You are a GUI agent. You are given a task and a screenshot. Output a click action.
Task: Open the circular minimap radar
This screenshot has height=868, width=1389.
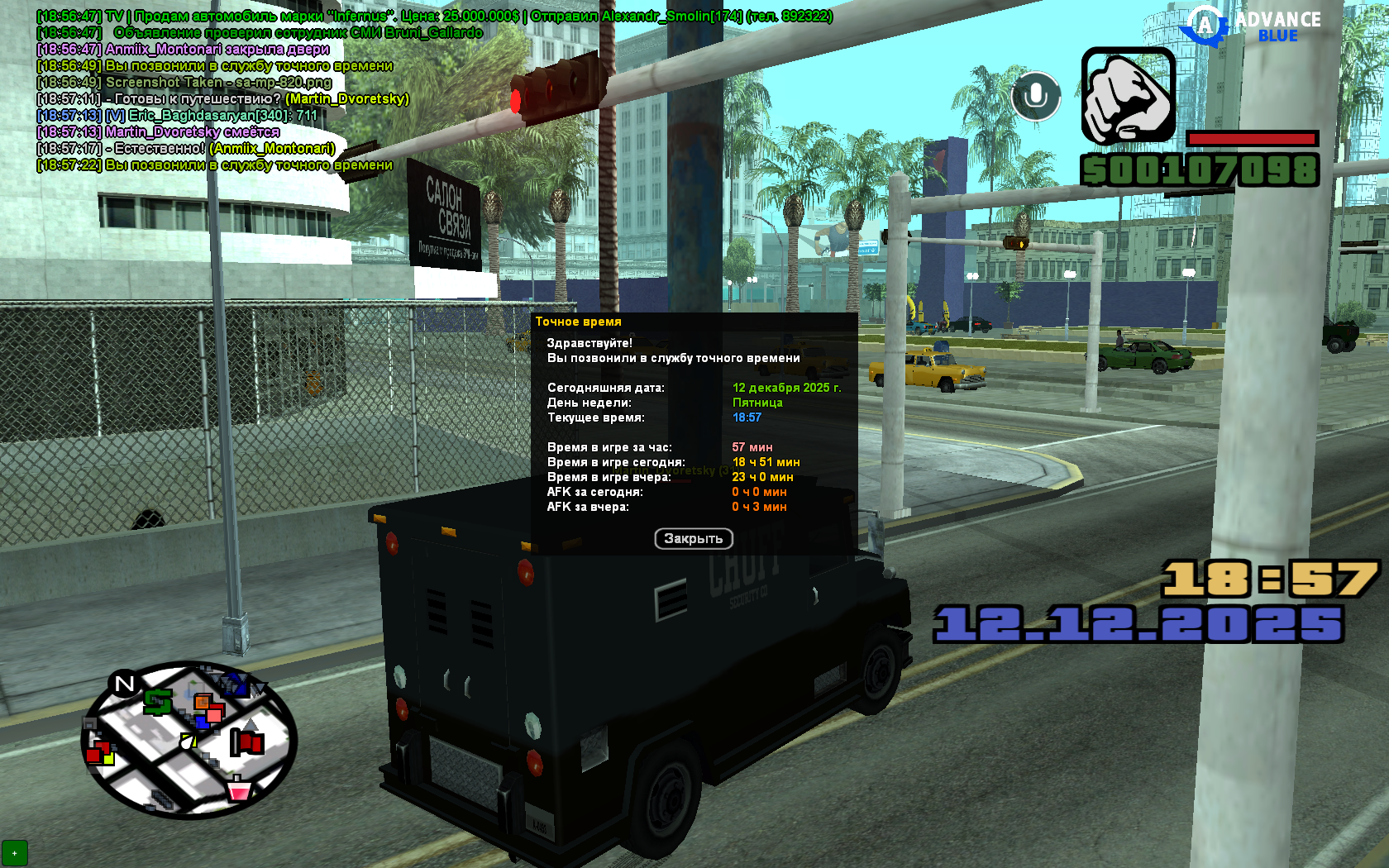(189, 740)
